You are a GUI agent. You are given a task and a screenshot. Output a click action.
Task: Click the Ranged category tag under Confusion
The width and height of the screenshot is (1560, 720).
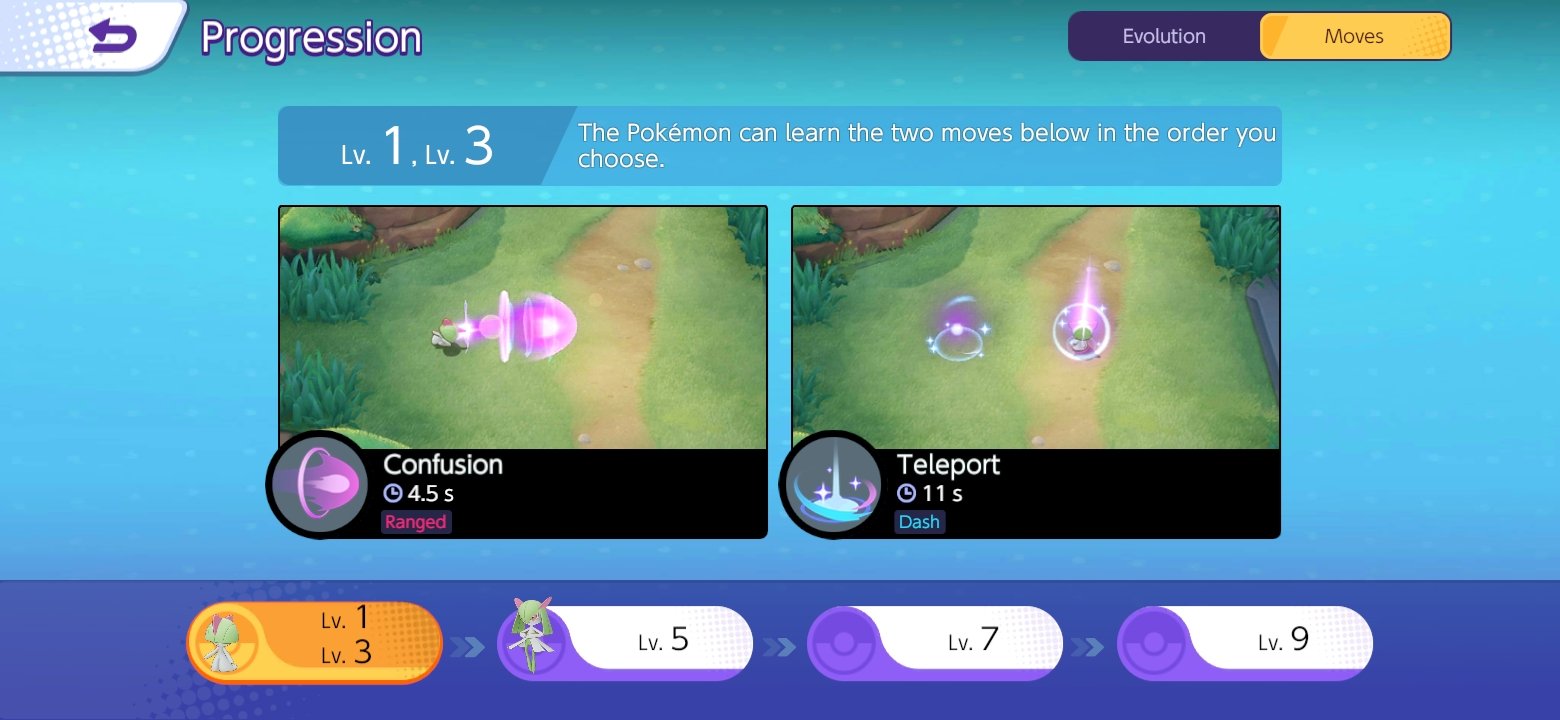pyautogui.click(x=416, y=521)
